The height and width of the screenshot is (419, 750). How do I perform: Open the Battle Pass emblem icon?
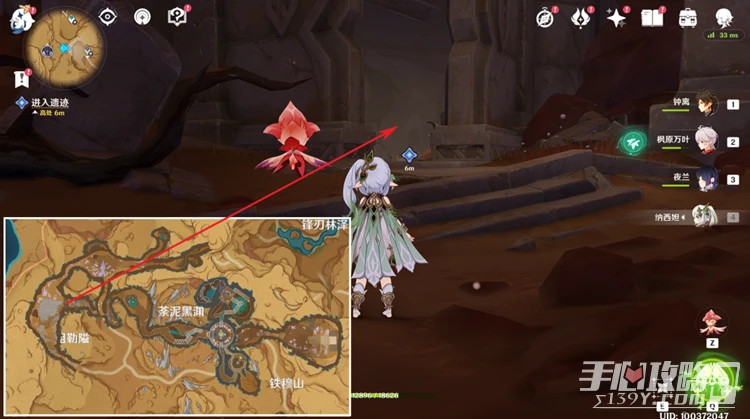click(580, 17)
